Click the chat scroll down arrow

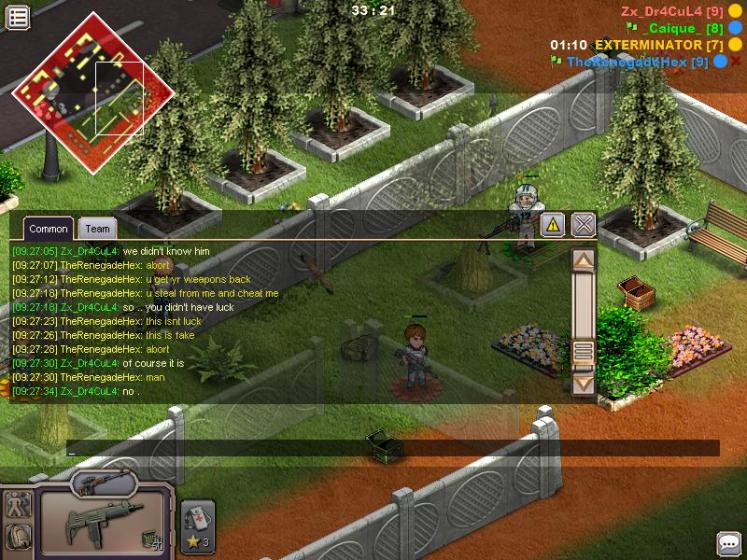[x=583, y=381]
